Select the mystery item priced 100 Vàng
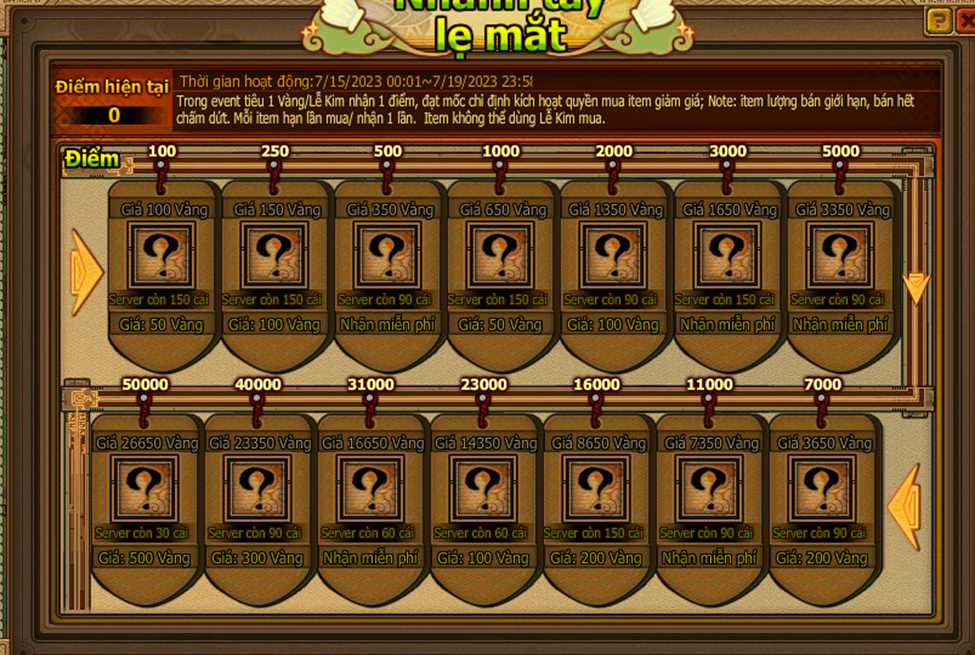975x655 pixels. [x=162, y=256]
